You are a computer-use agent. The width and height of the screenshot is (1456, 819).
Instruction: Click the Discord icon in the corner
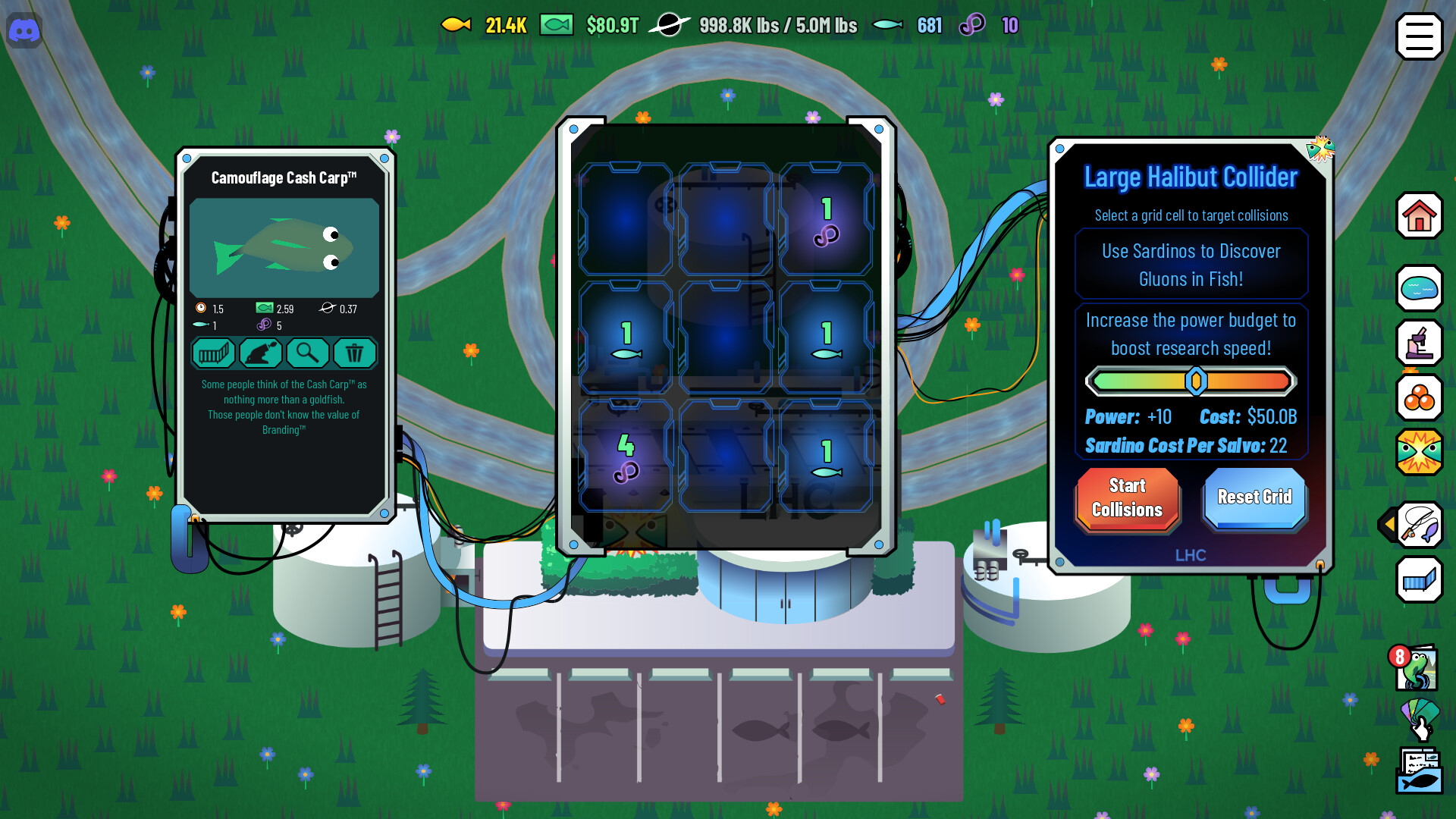click(24, 31)
